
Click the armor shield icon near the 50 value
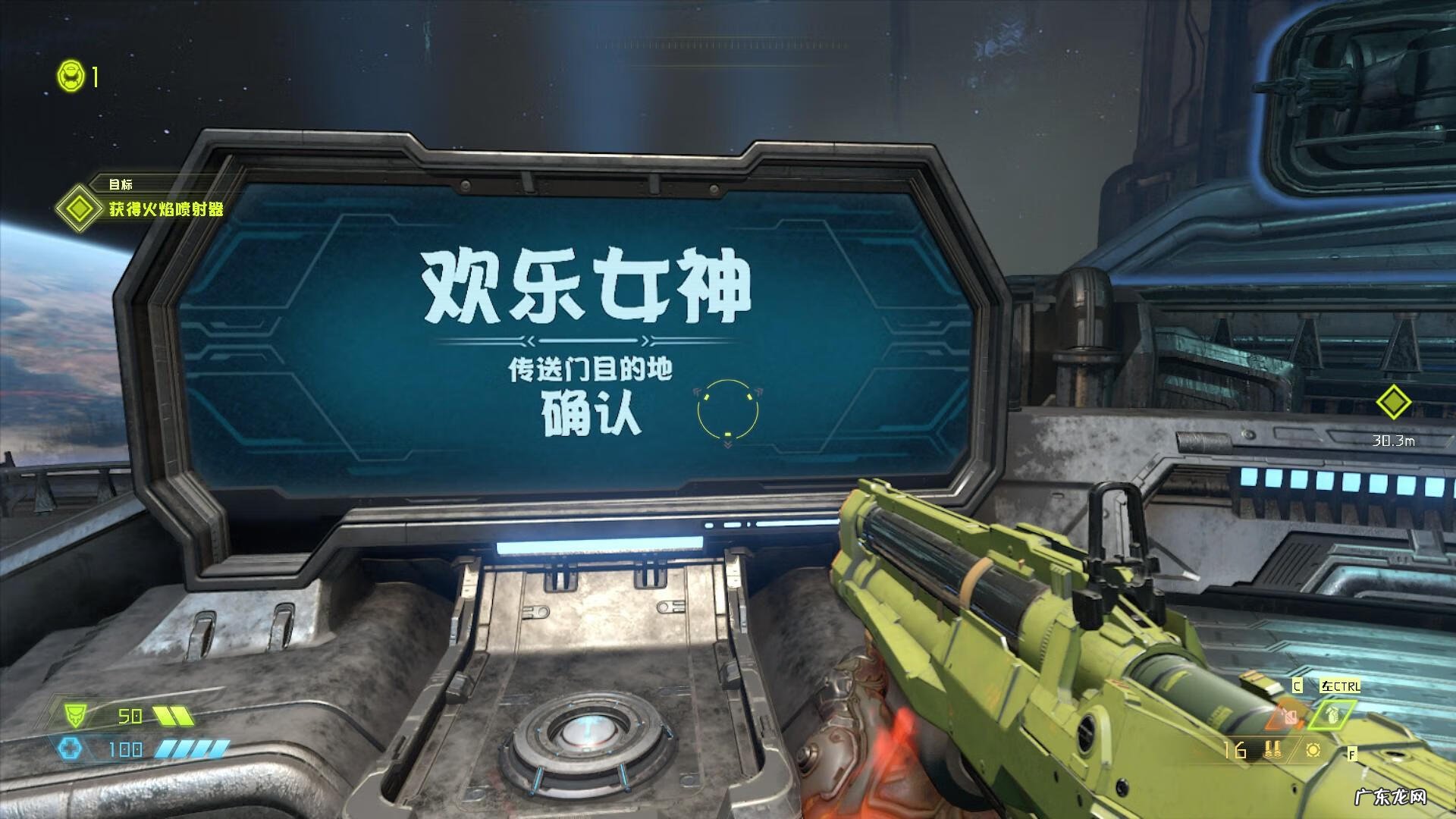(x=74, y=716)
